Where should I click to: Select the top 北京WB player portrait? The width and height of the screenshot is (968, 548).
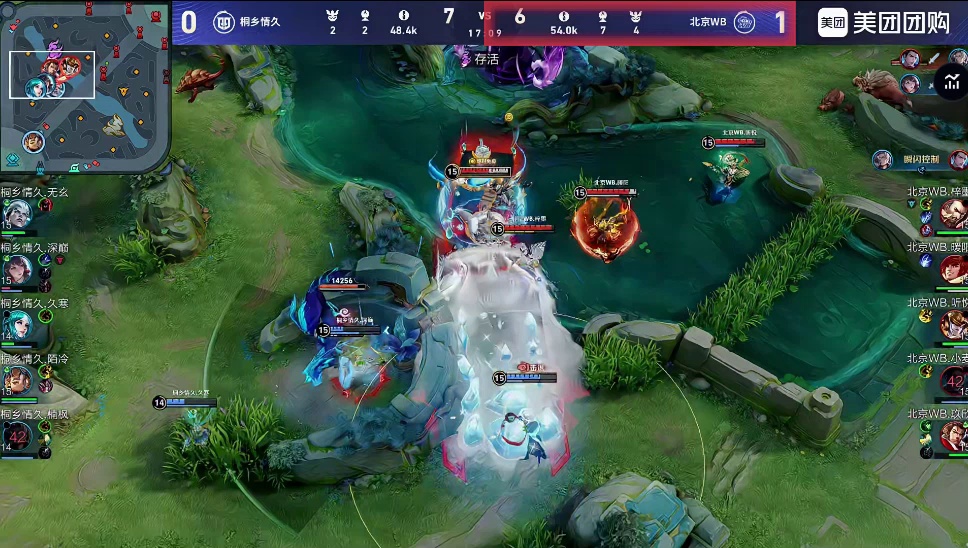tap(951, 213)
